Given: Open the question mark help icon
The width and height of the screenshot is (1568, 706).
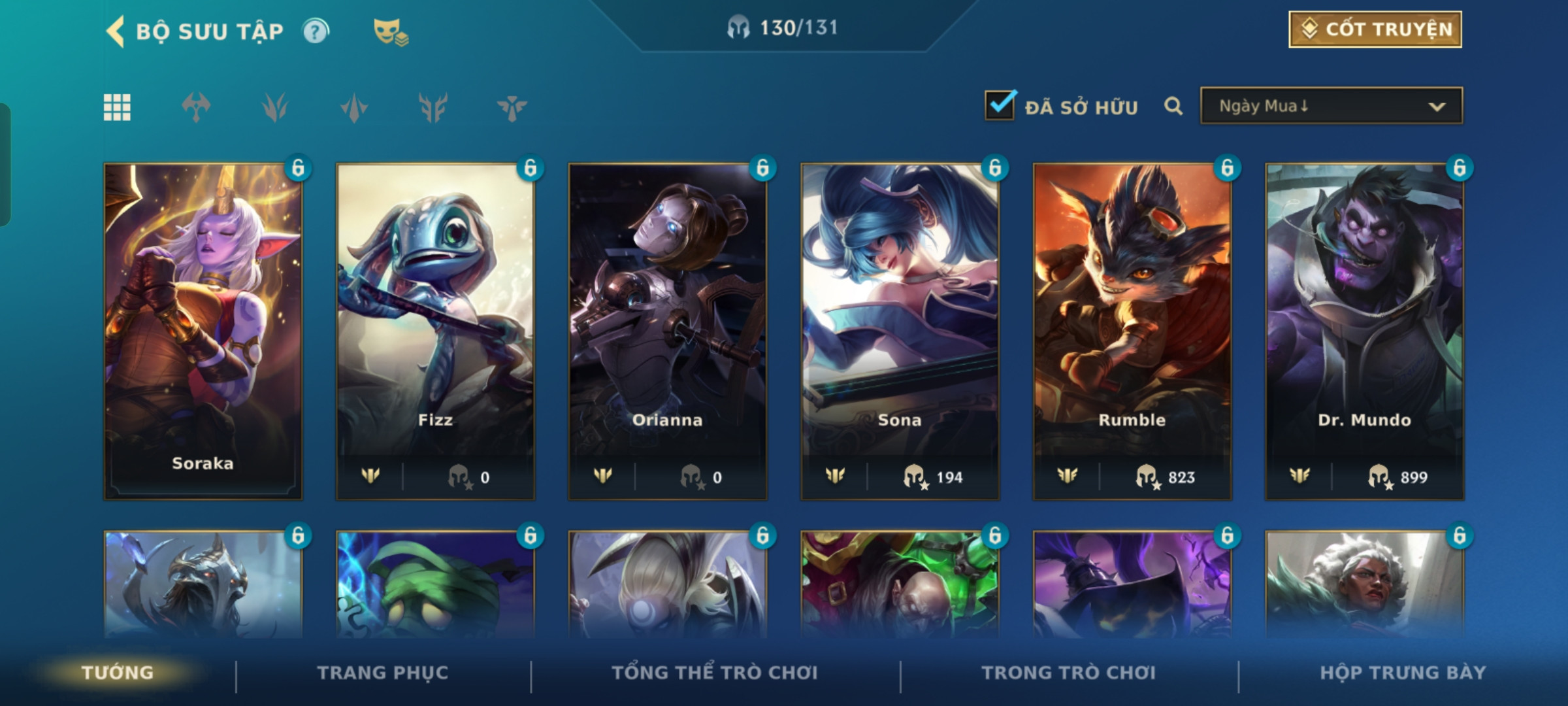Looking at the screenshot, I should click(316, 31).
